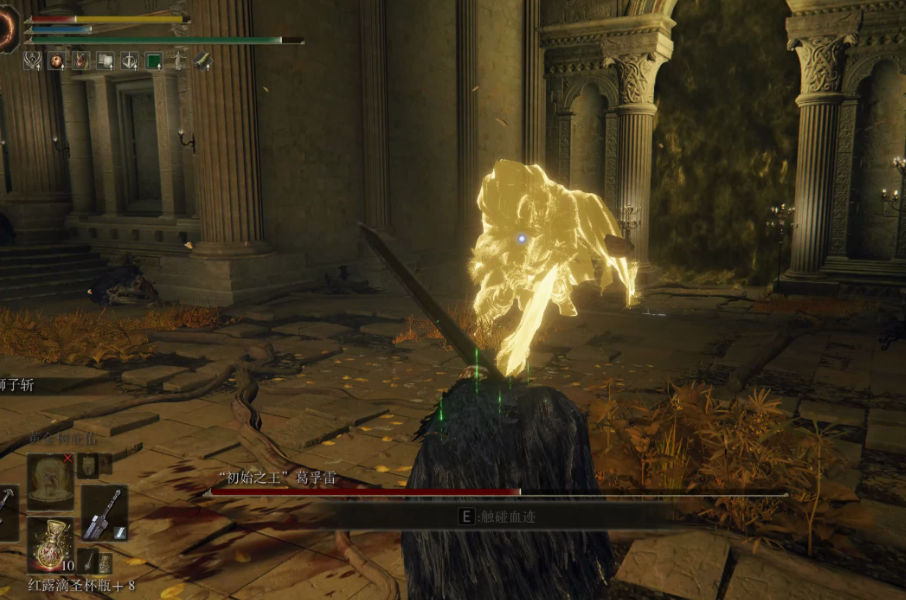Select the left-hand weapon slot
The width and height of the screenshot is (906, 600).
5,512
